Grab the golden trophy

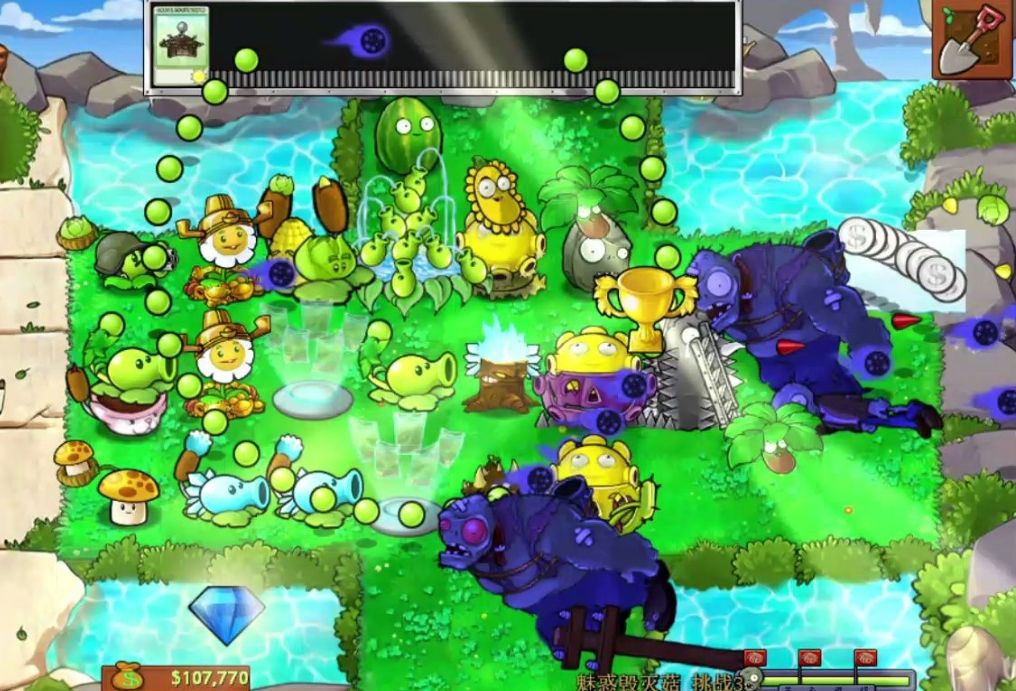645,306
